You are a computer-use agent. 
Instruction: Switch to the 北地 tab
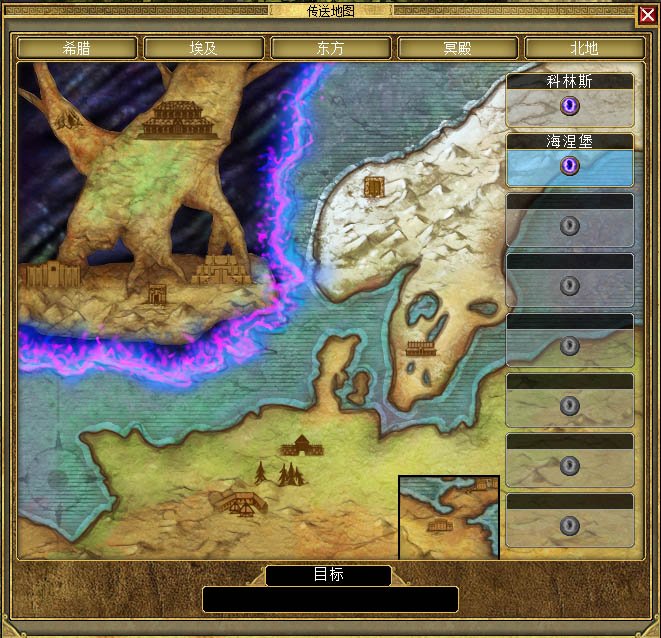pos(584,48)
